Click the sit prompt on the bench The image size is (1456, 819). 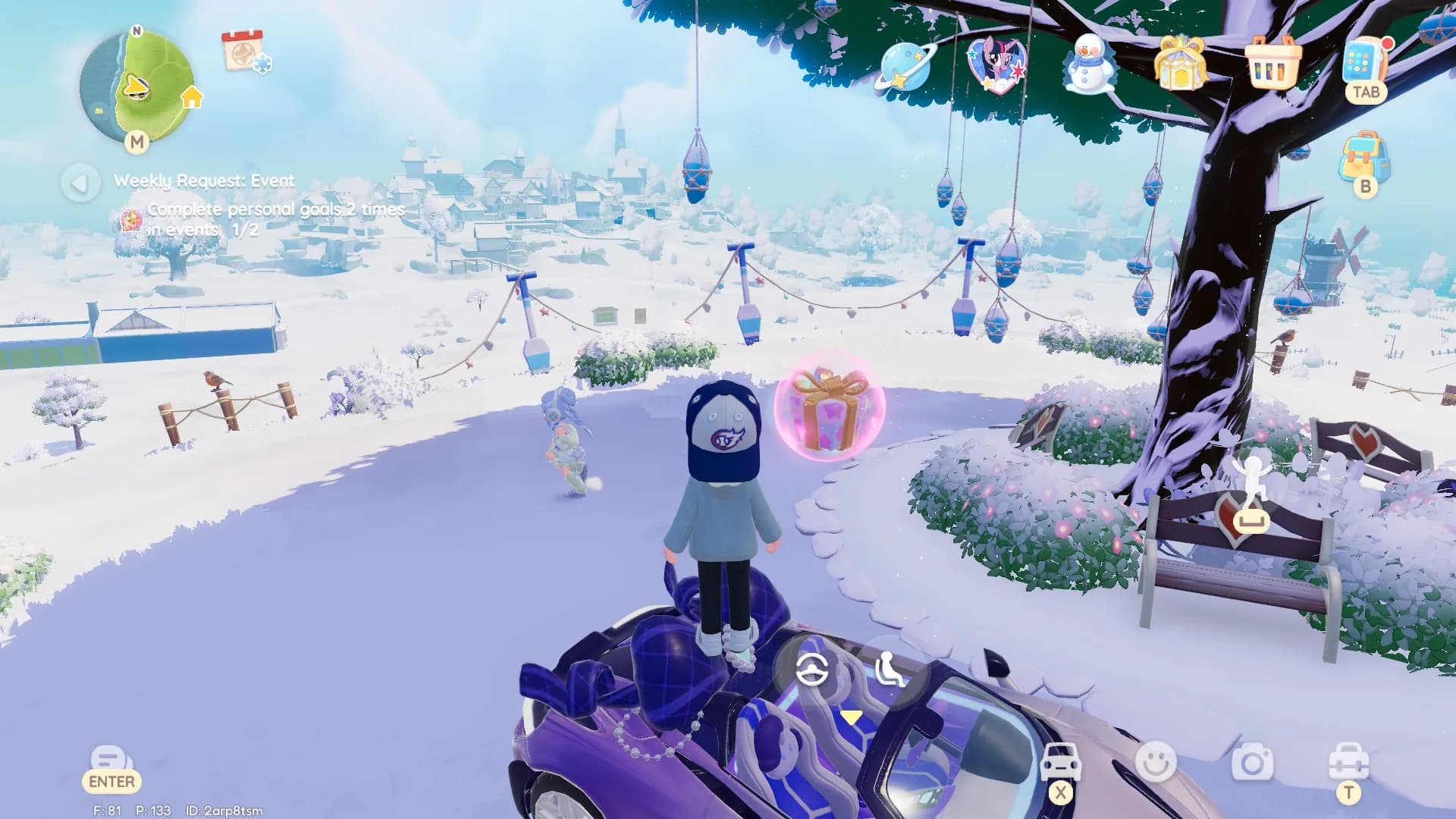click(1250, 519)
